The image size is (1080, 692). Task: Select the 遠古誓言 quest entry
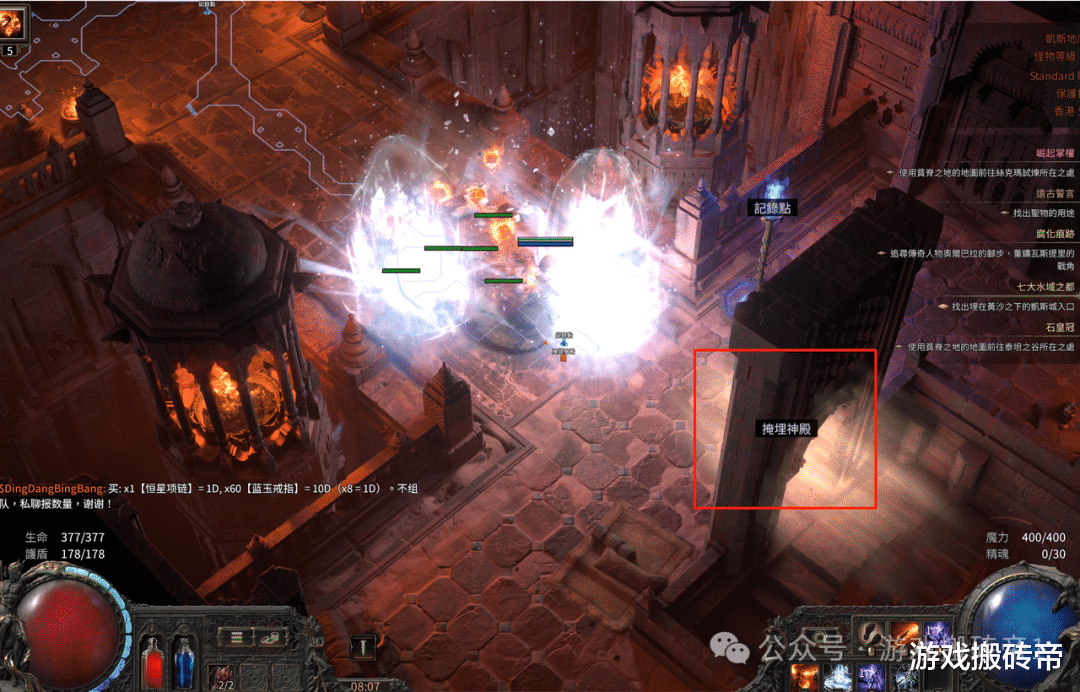click(1055, 193)
